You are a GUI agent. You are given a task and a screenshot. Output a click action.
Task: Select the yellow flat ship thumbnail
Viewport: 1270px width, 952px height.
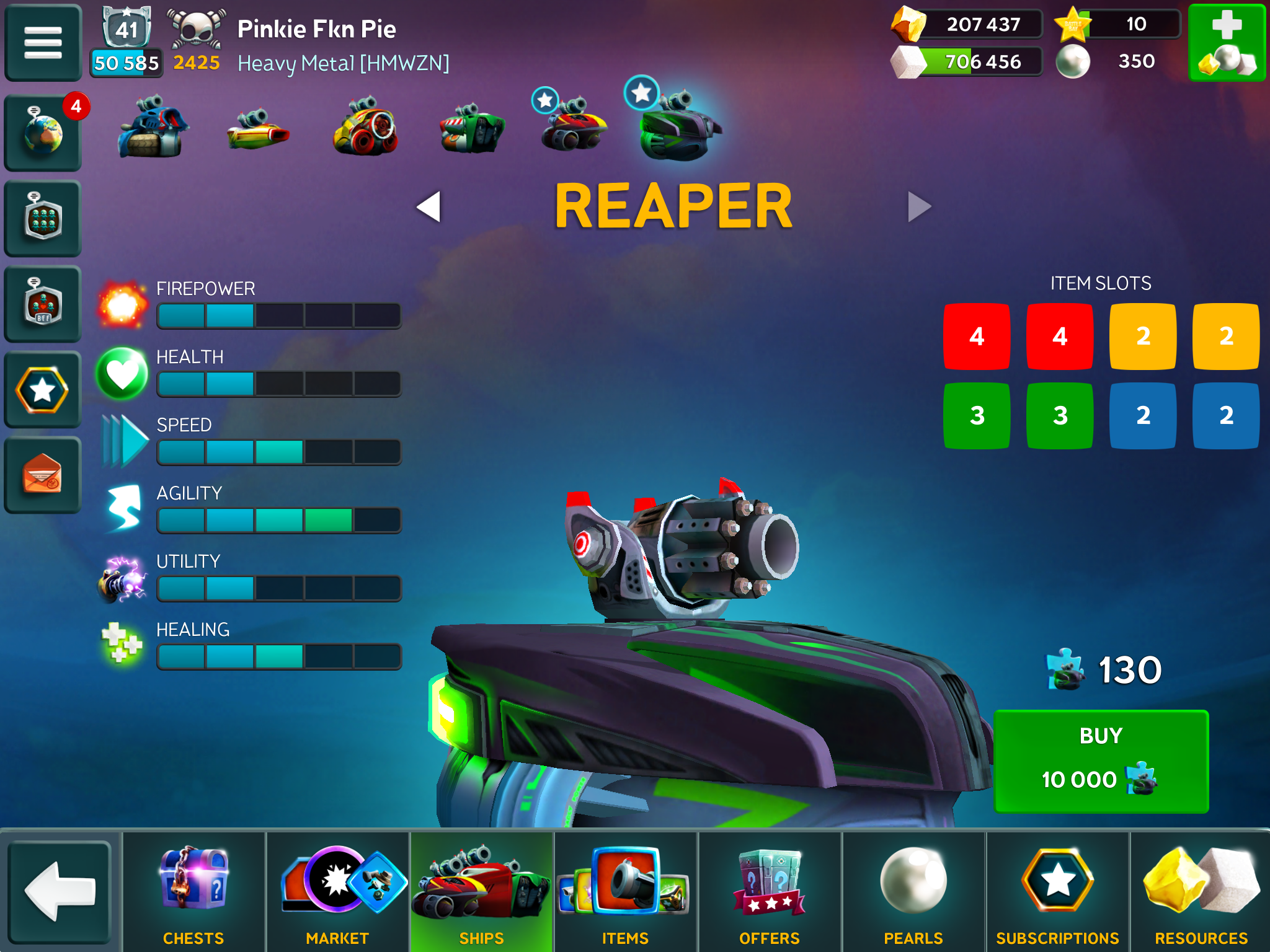click(257, 130)
